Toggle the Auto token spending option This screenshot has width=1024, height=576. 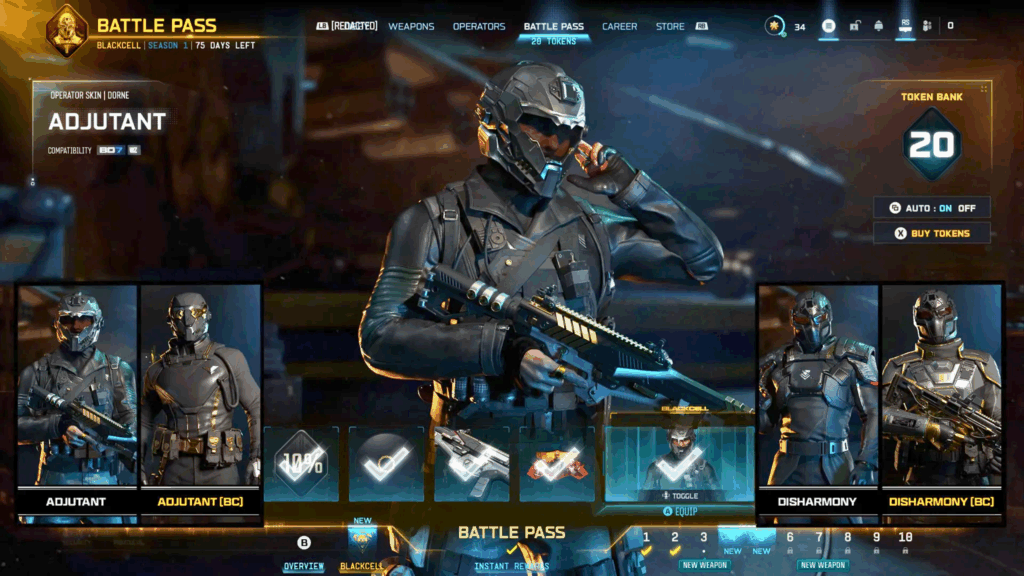click(932, 208)
